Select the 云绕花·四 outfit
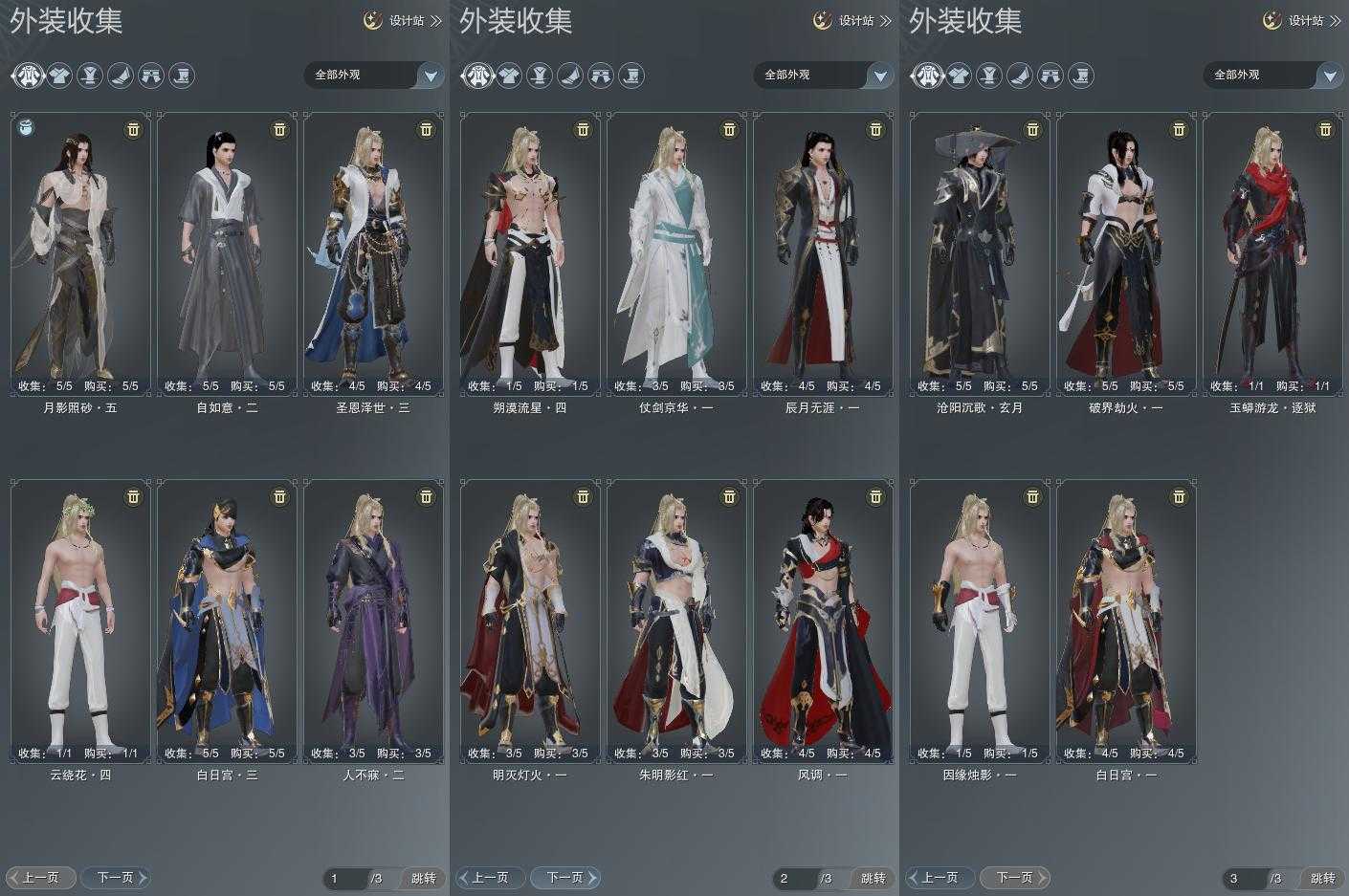The height and width of the screenshot is (896, 1349). 80,622
